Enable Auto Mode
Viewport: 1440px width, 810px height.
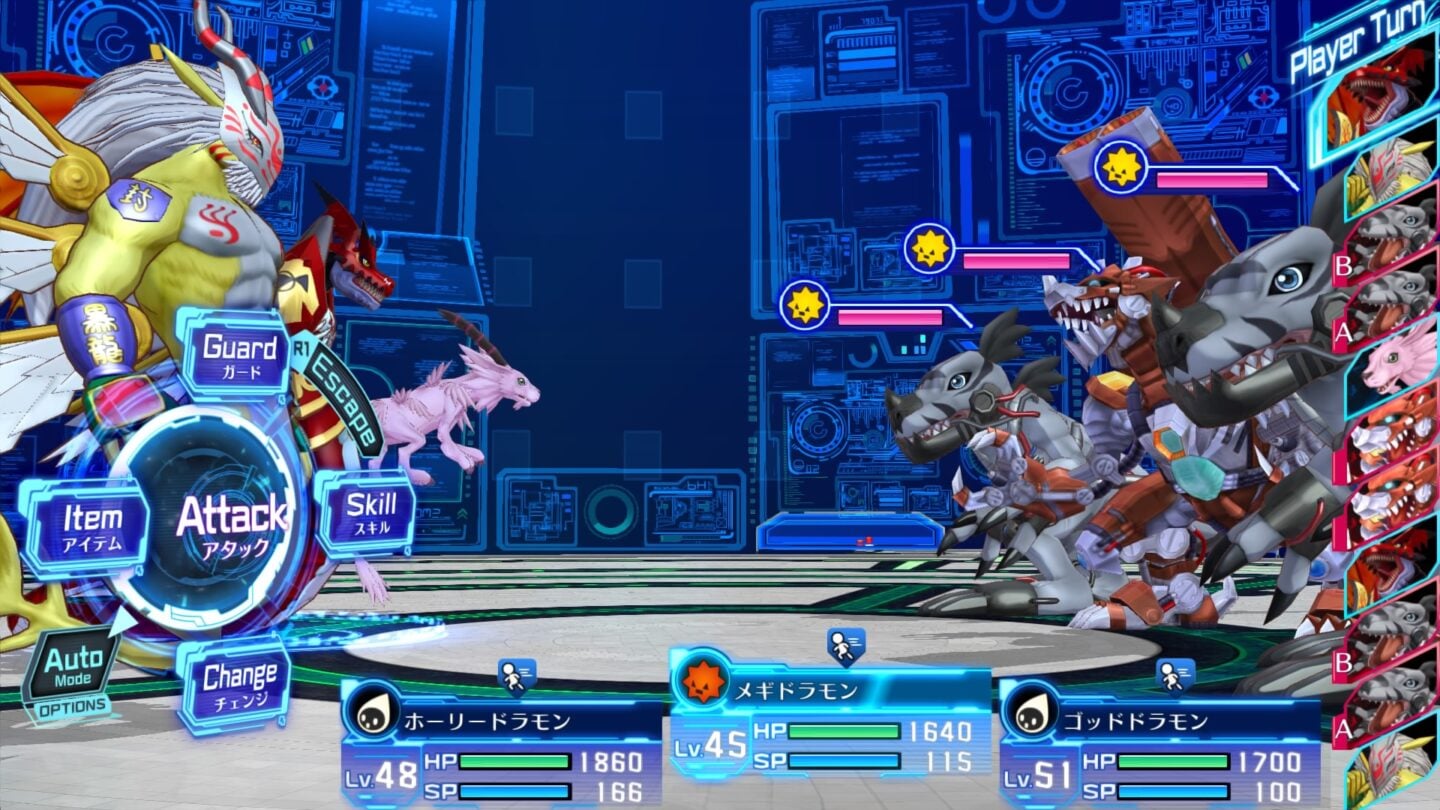click(72, 665)
